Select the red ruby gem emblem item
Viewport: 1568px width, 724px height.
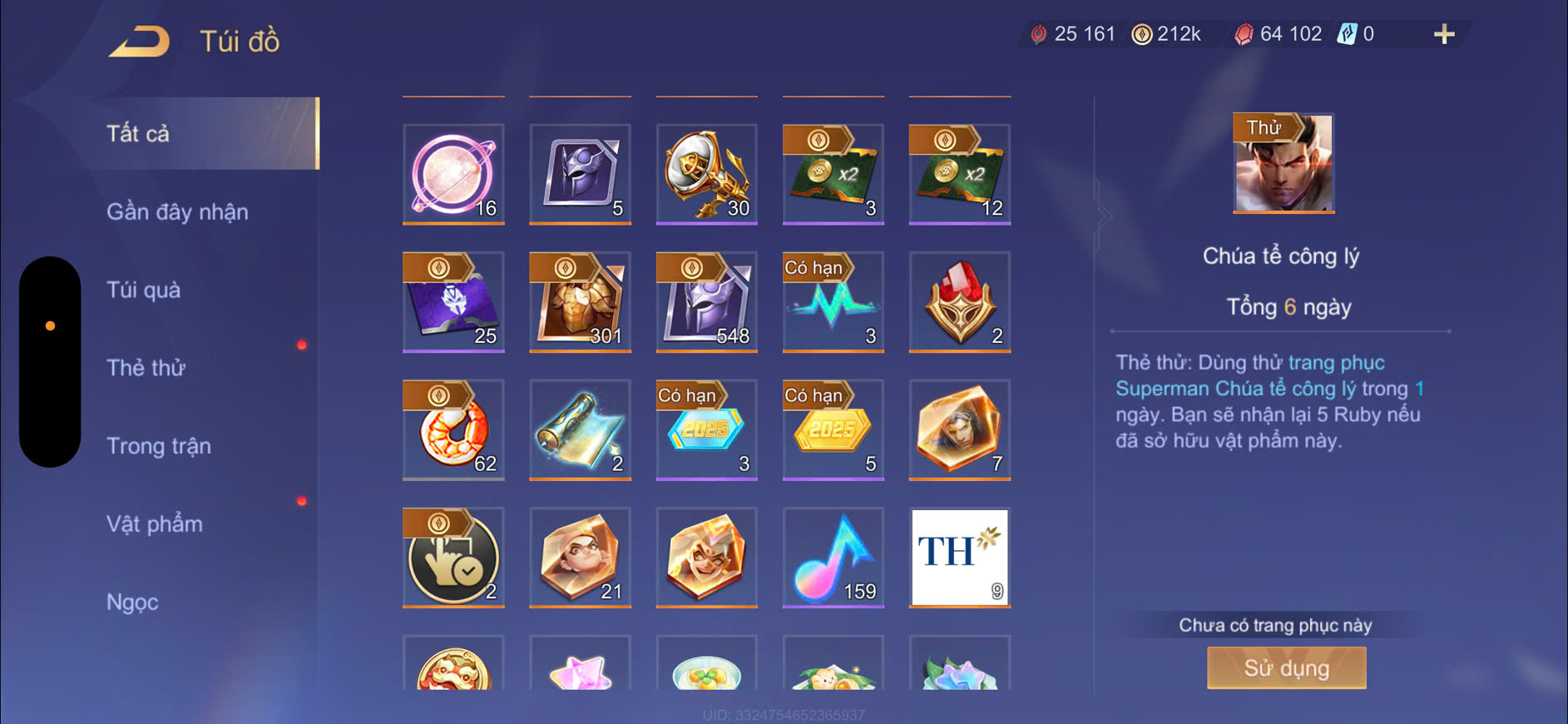[959, 302]
